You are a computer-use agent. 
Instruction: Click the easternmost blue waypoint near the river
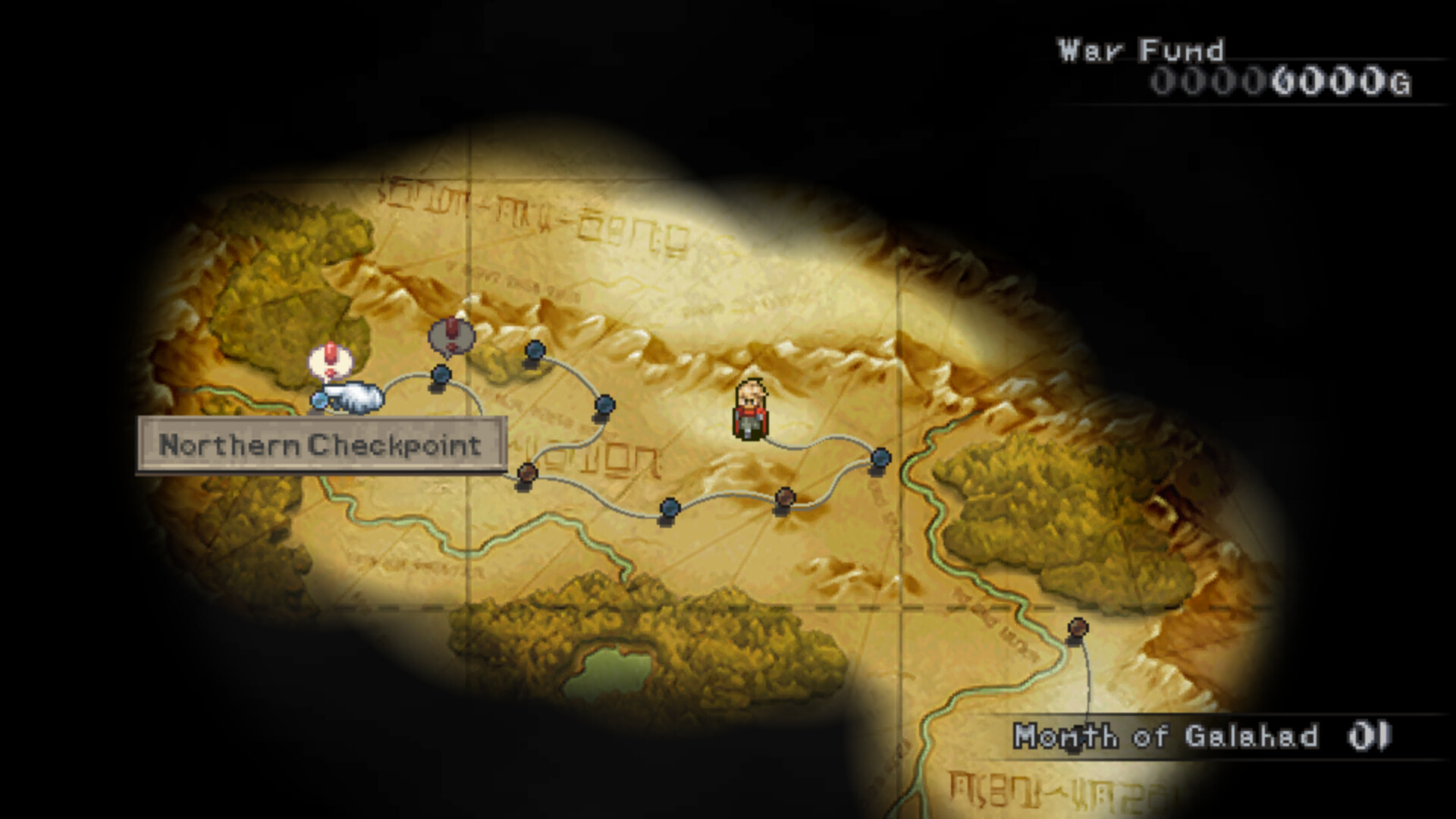click(879, 460)
